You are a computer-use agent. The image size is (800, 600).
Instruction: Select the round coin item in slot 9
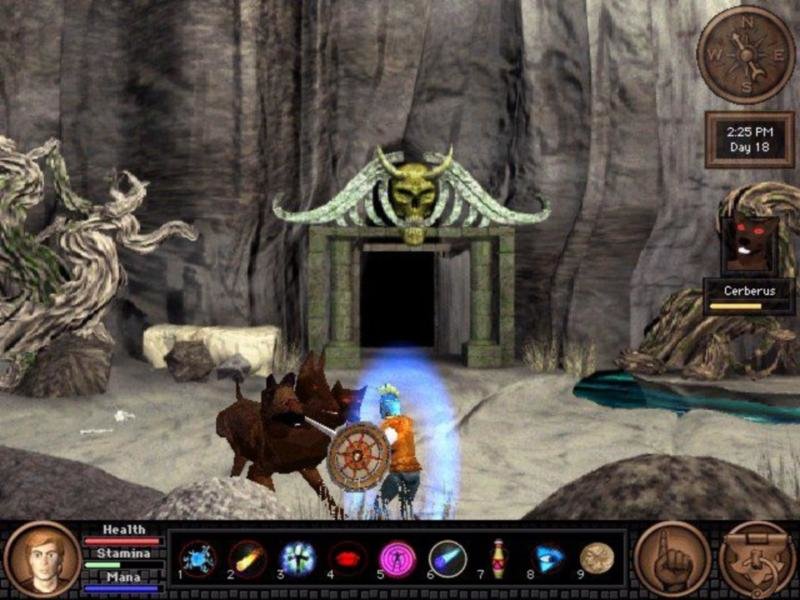coord(597,558)
